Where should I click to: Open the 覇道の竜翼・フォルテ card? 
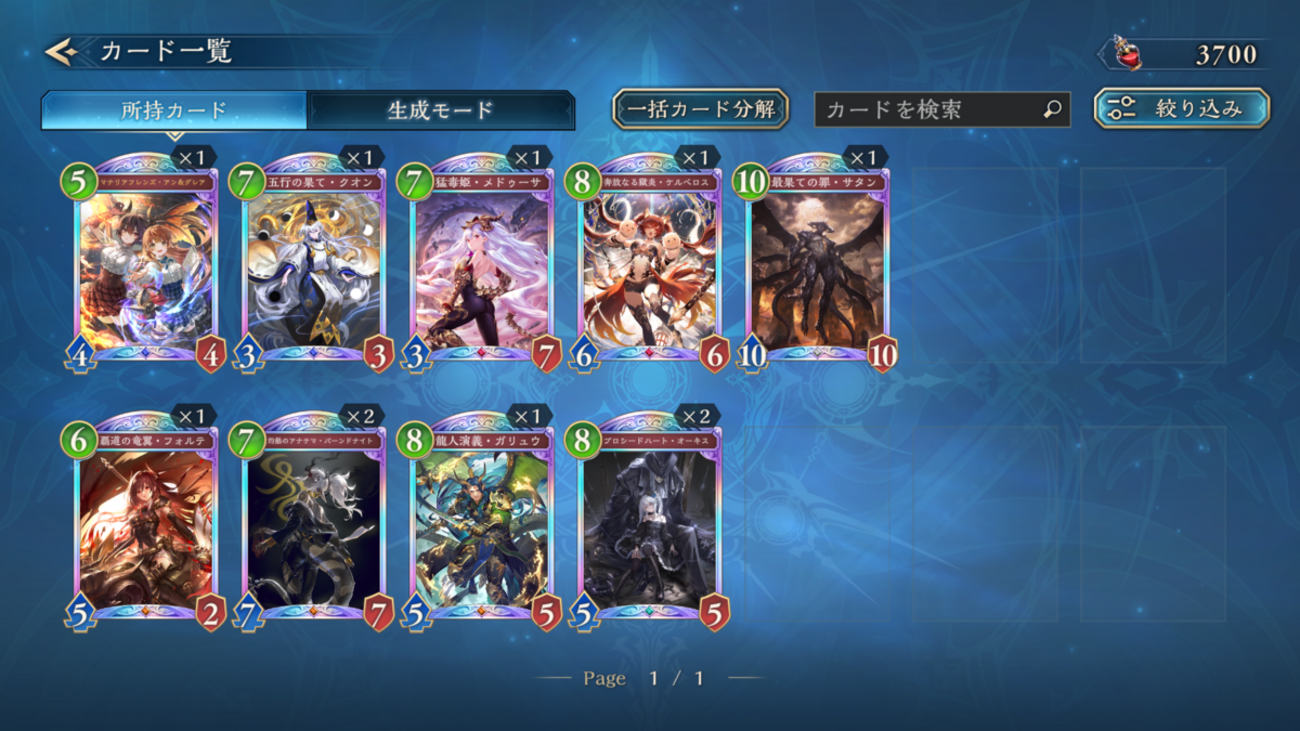tap(147, 523)
